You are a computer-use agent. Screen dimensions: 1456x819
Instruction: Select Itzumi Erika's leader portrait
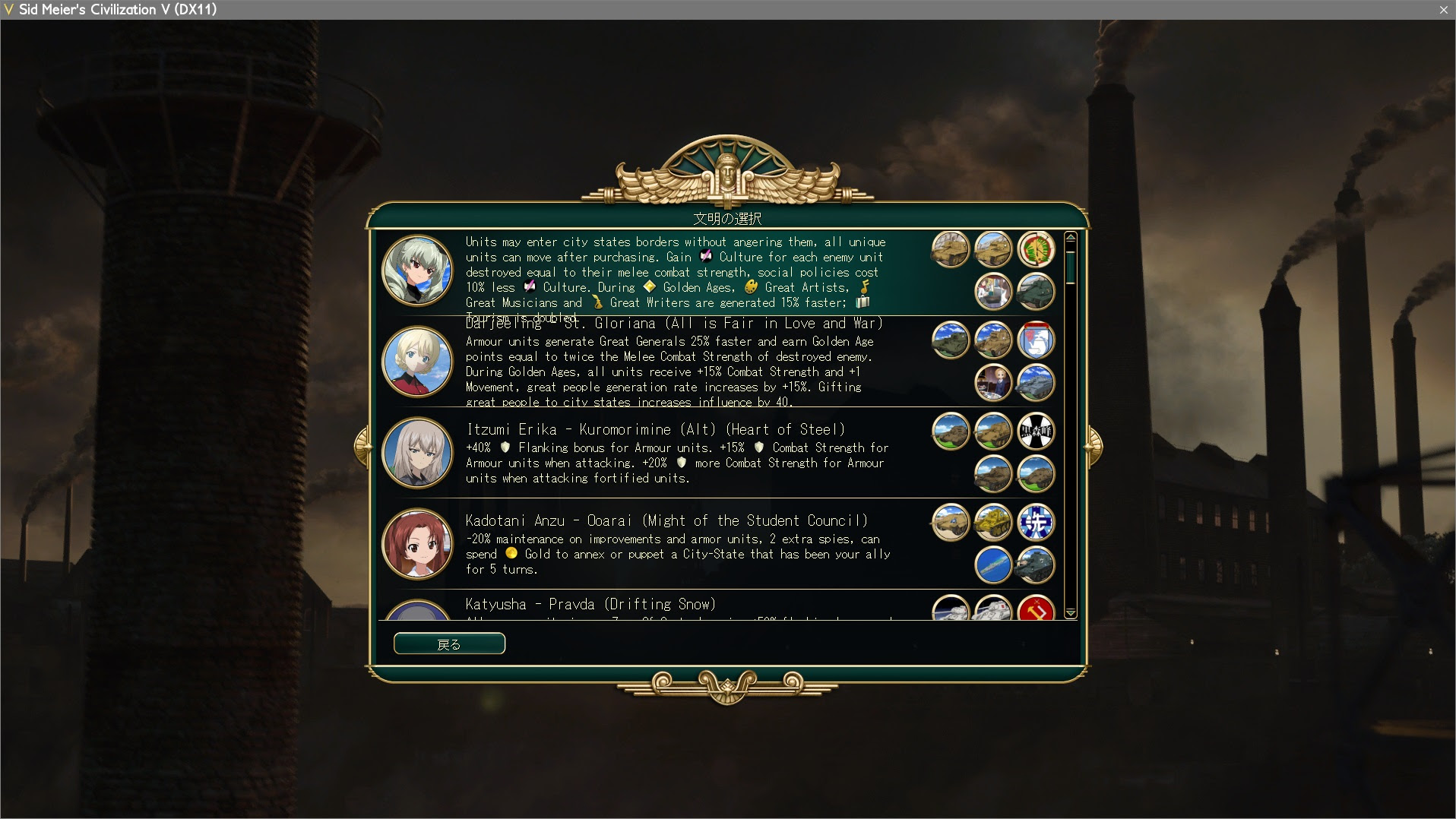[x=417, y=454]
